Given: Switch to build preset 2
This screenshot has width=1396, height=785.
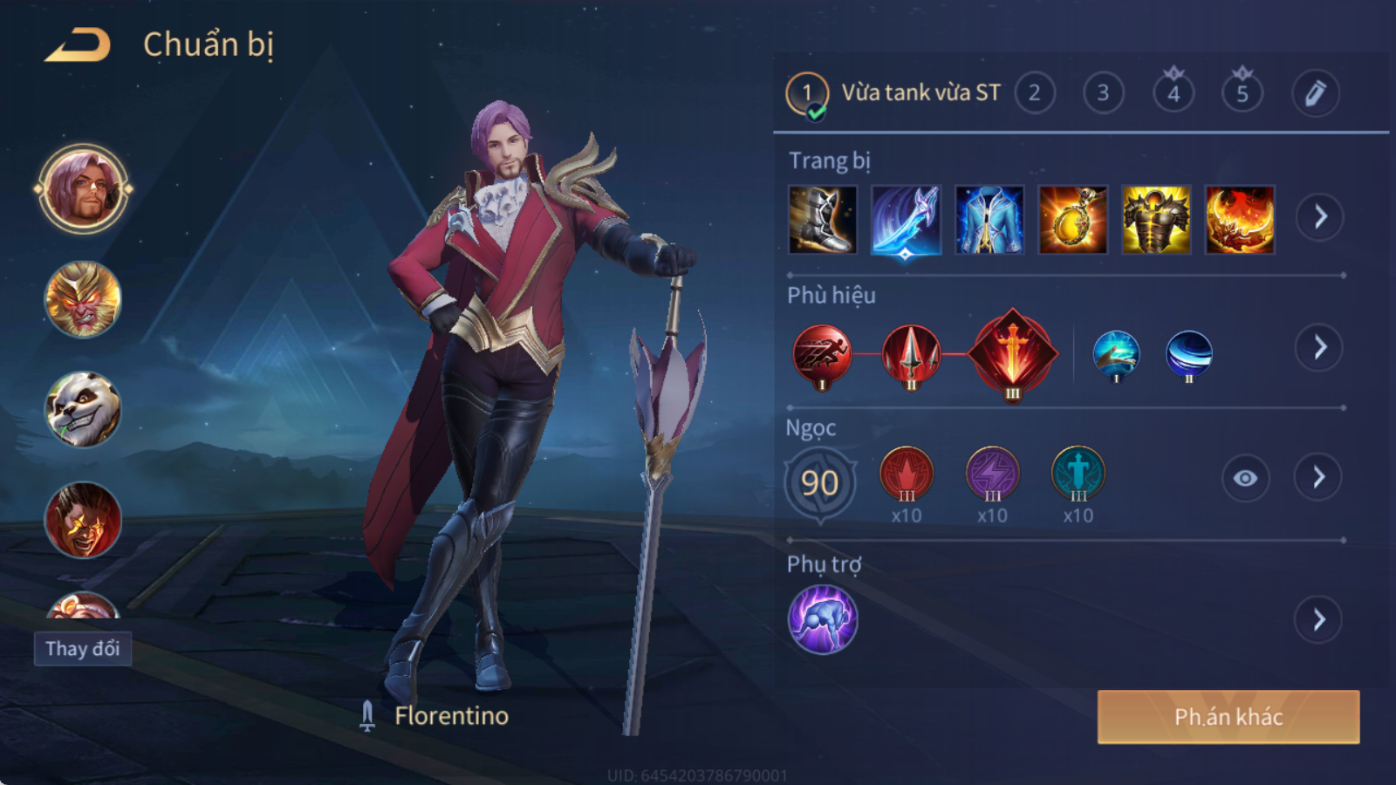Looking at the screenshot, I should coord(1035,94).
